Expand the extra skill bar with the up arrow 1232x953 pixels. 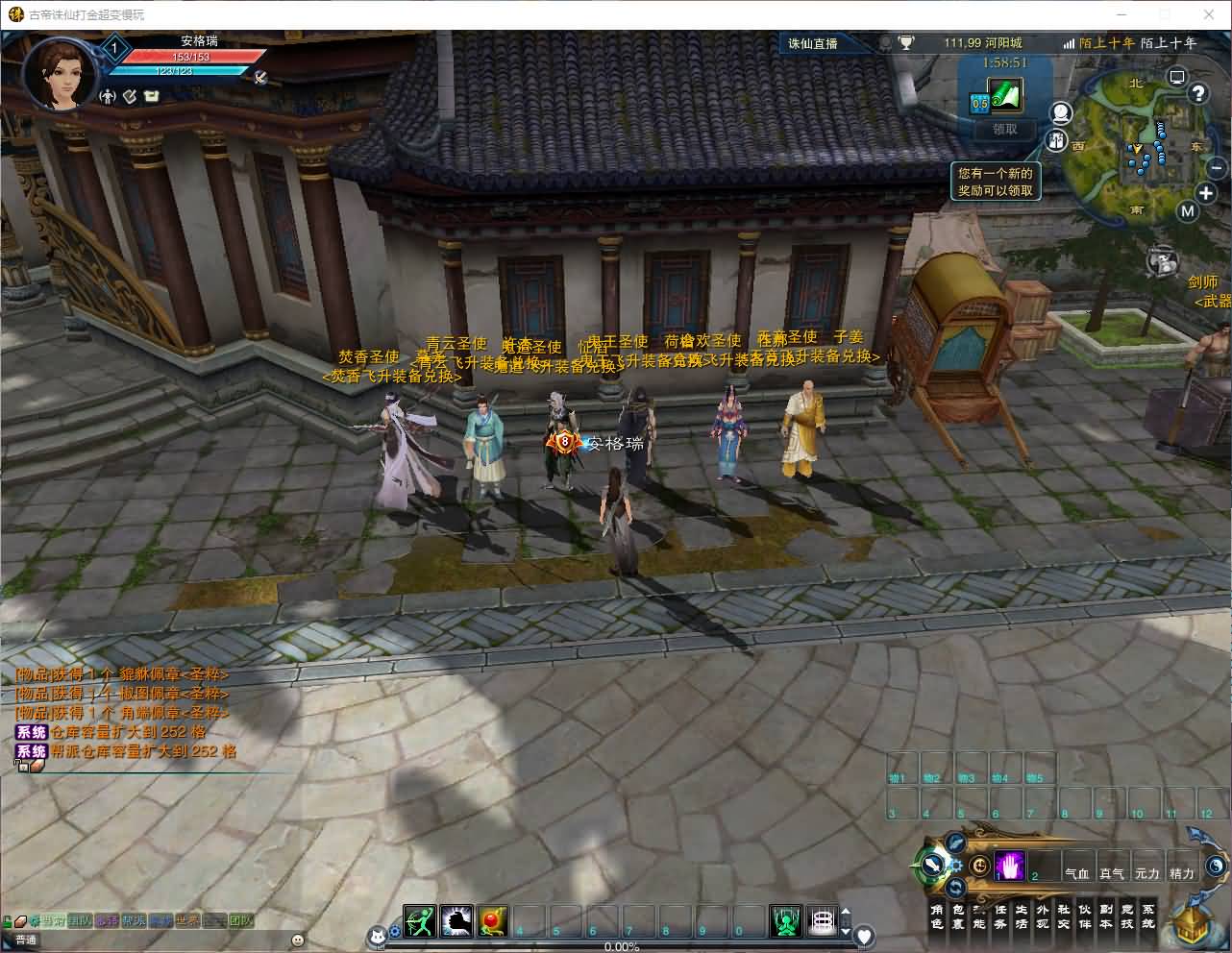[845, 909]
